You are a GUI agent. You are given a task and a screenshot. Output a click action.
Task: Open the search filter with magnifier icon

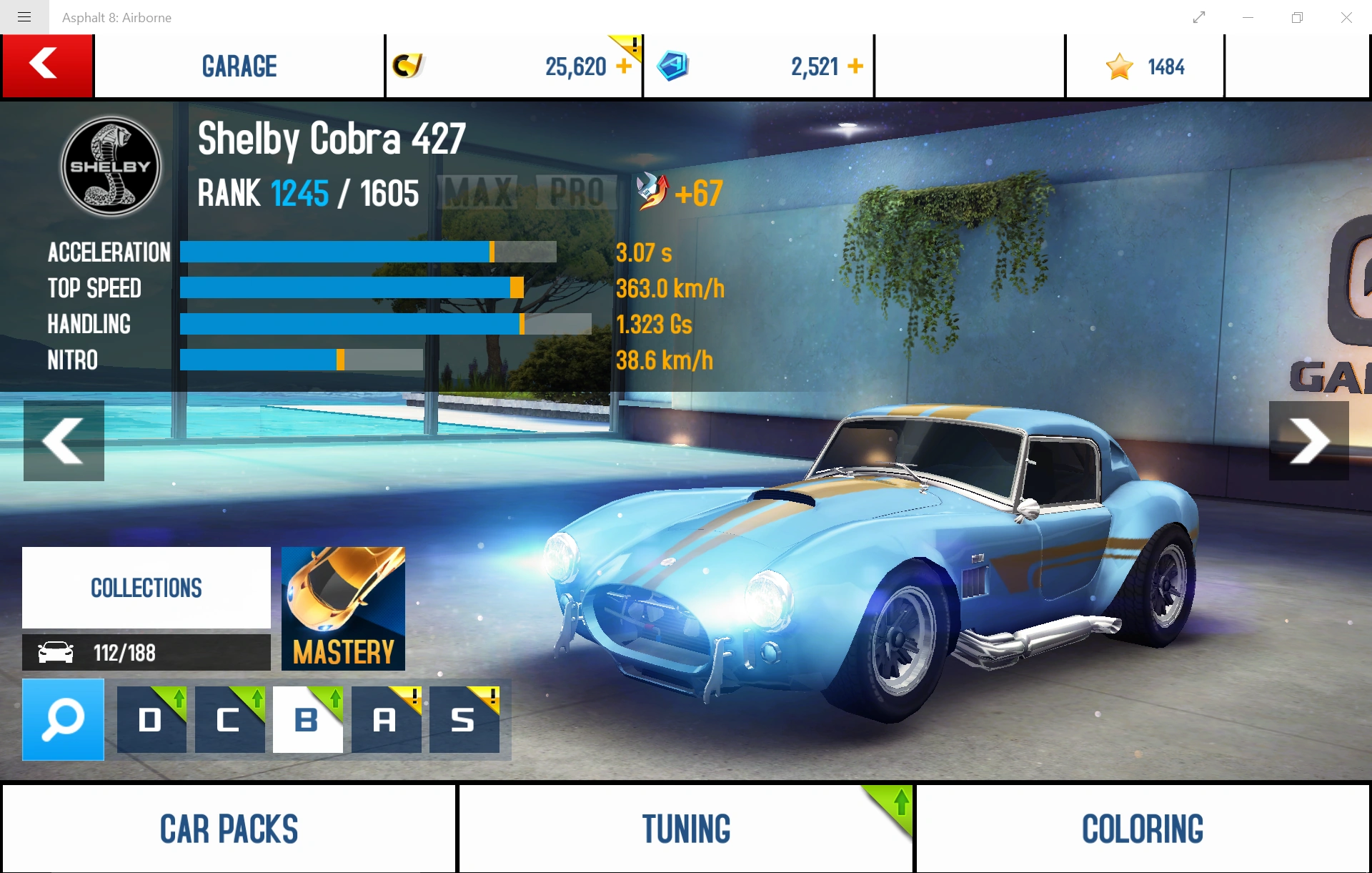pos(63,720)
